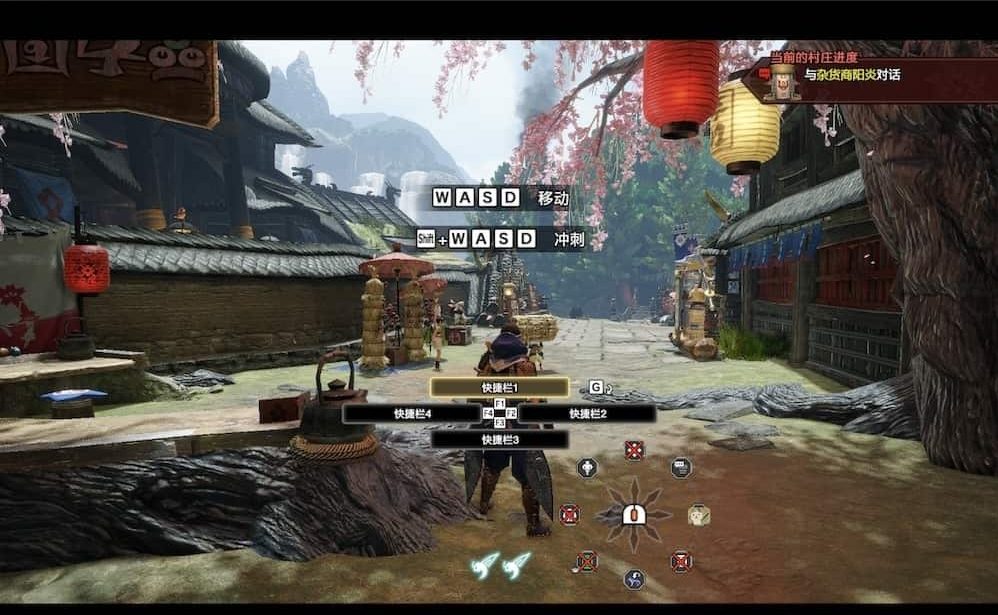Select the white figure gesture radial icon
The image size is (998, 615).
pos(587,467)
